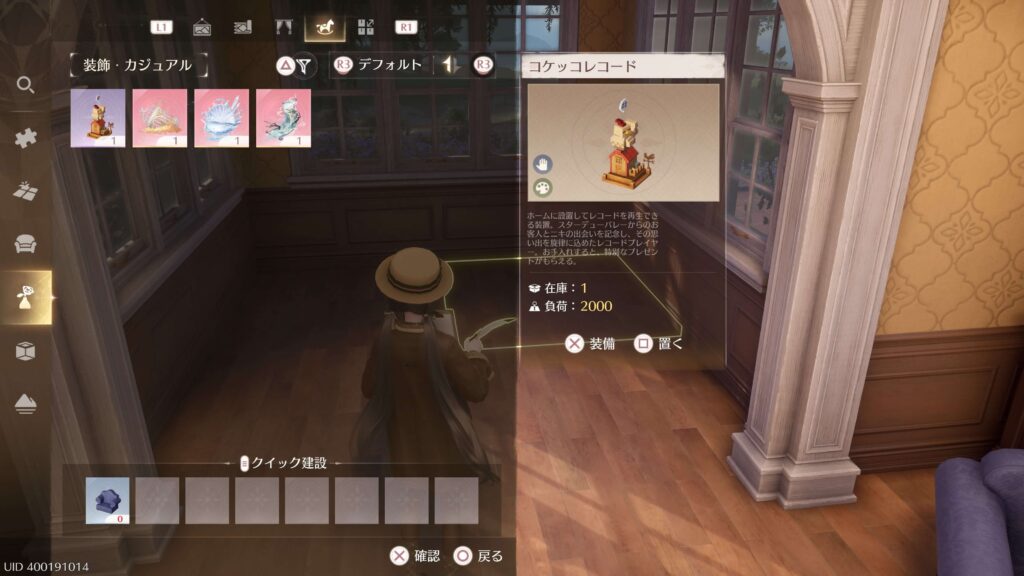Choose the rocking horse subcategory tab
Viewport: 1024px width, 576px height.
pyautogui.click(x=324, y=27)
